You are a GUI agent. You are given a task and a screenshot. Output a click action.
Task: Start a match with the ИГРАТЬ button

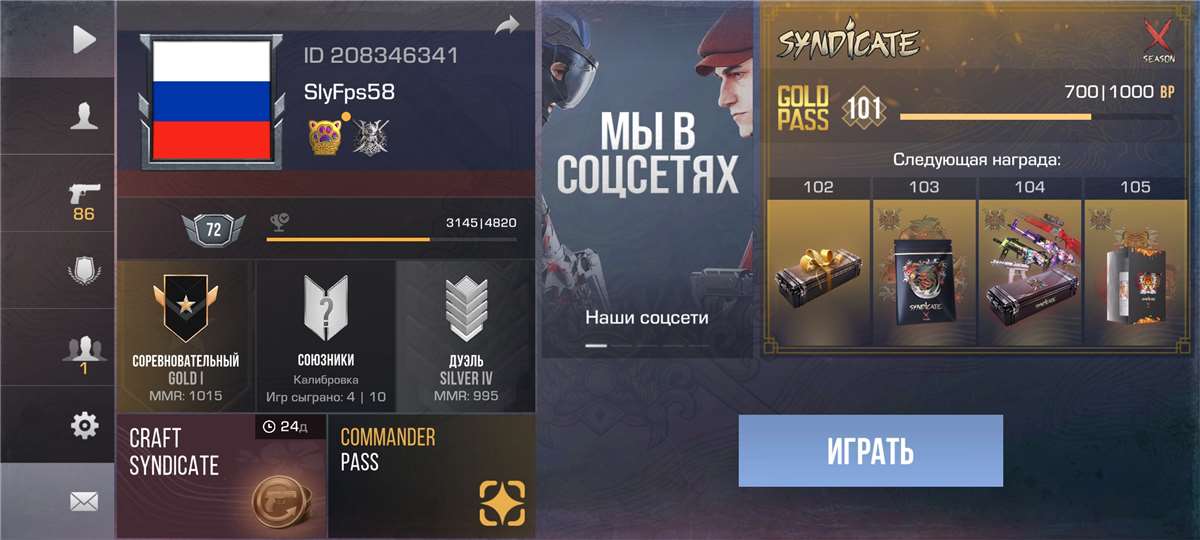pos(870,451)
